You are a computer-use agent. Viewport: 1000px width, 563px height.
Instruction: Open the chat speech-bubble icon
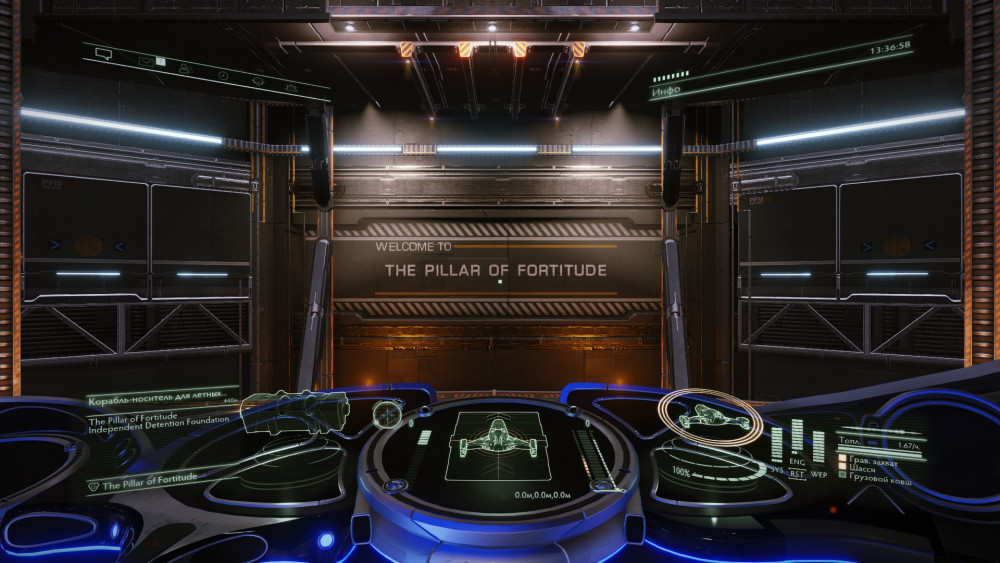(103, 53)
